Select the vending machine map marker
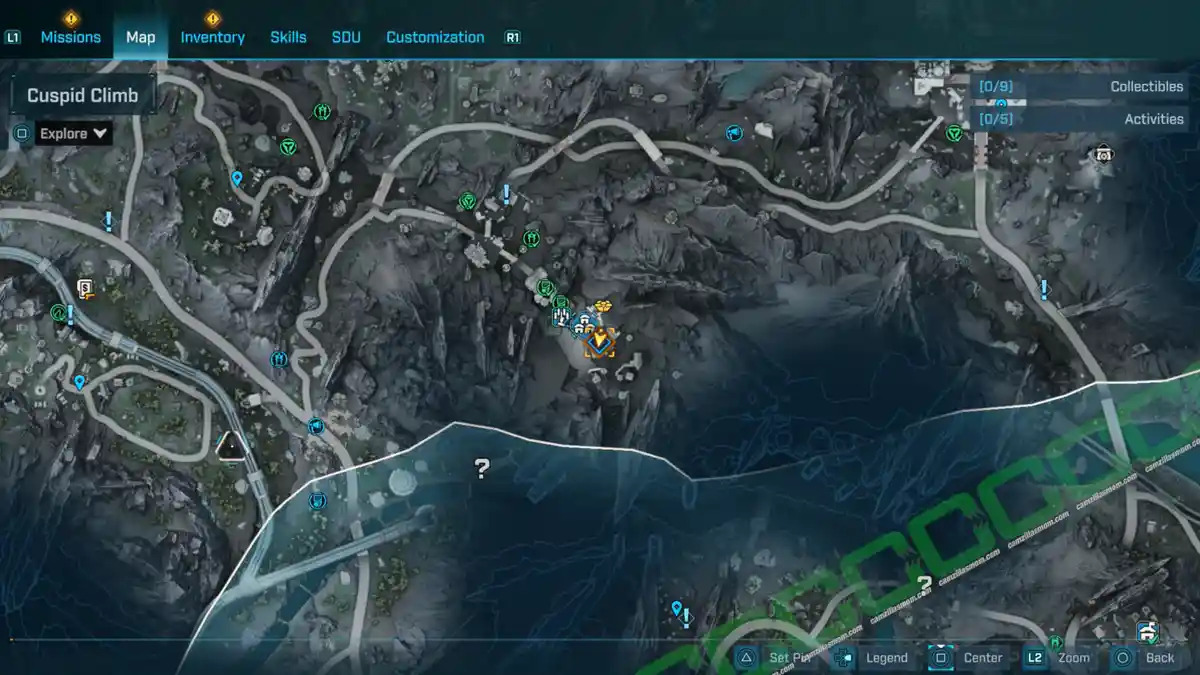This screenshot has width=1200, height=675. click(x=86, y=290)
